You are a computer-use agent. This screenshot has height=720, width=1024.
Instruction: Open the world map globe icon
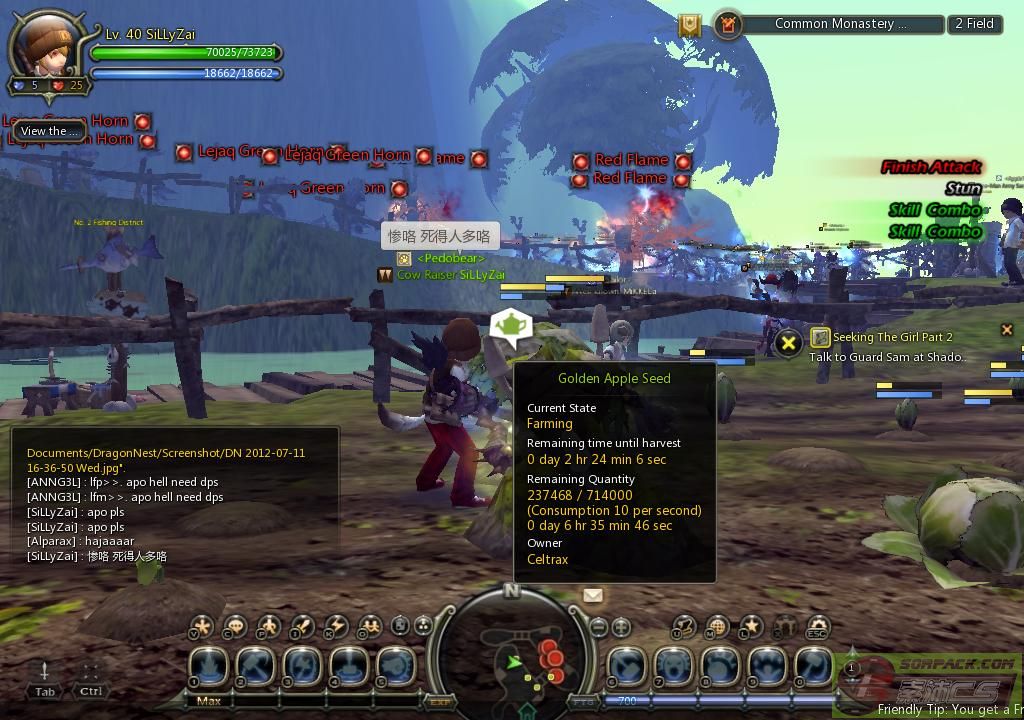(716, 627)
